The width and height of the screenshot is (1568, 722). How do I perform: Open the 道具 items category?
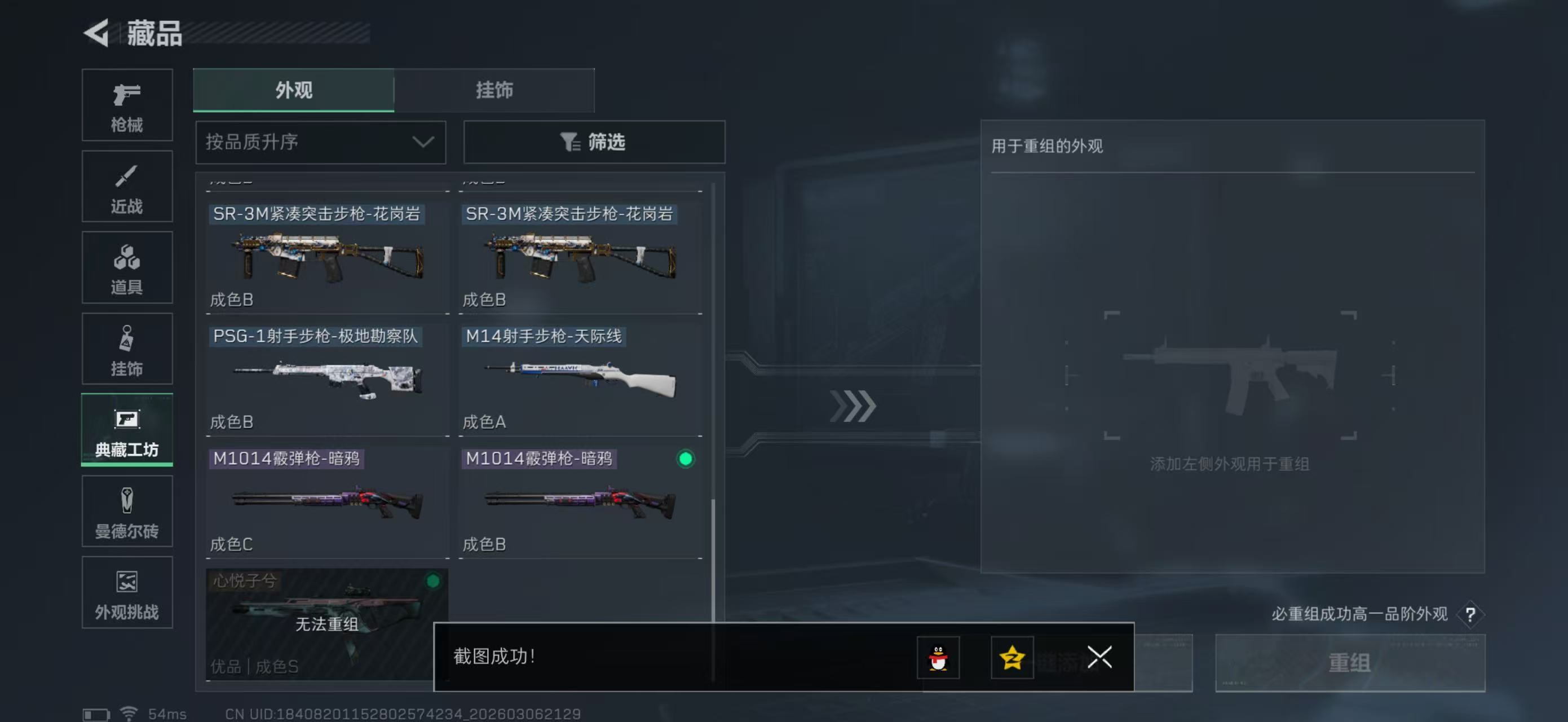(x=127, y=268)
